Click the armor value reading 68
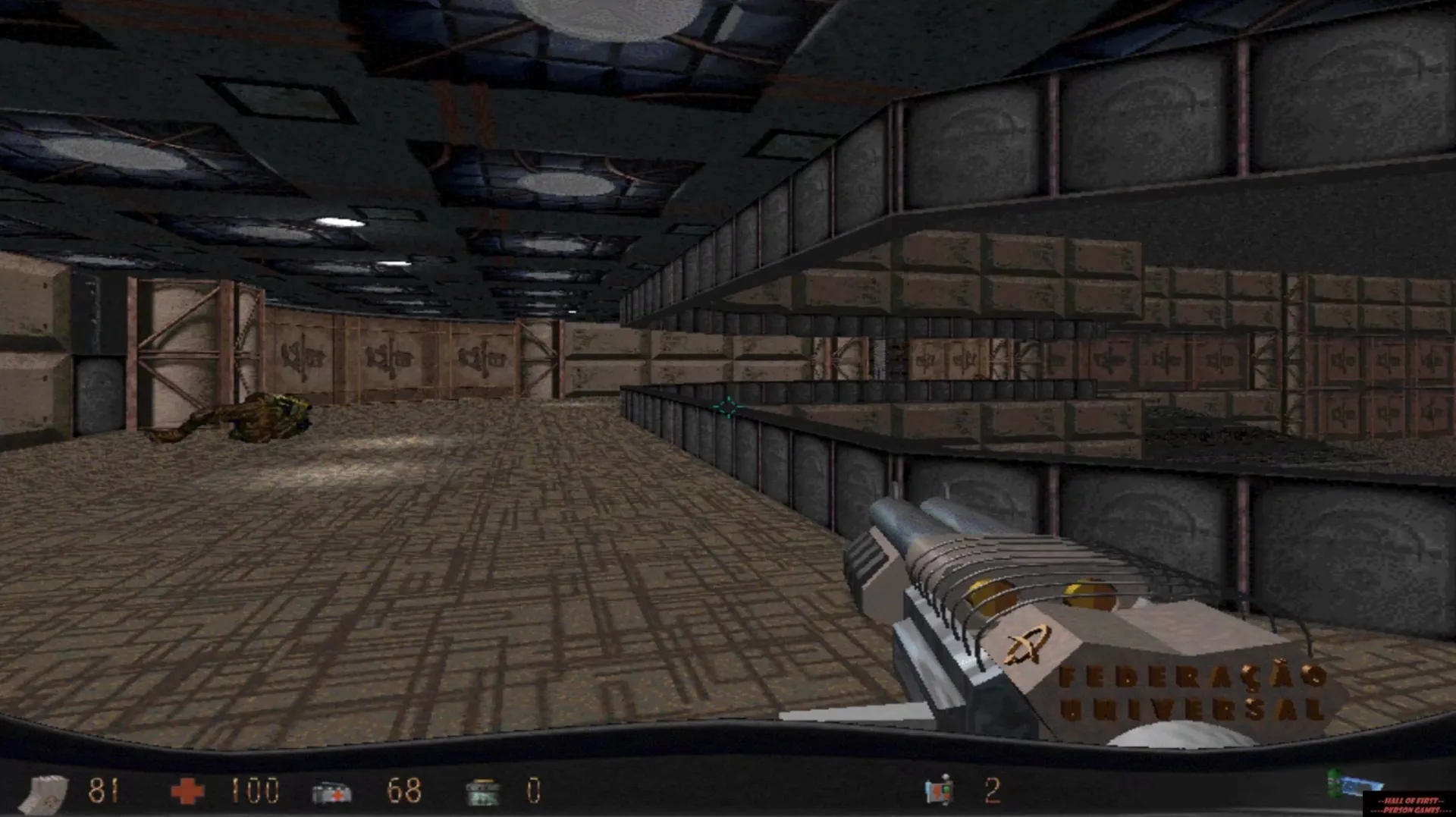This screenshot has width=1456, height=817. 405,790
